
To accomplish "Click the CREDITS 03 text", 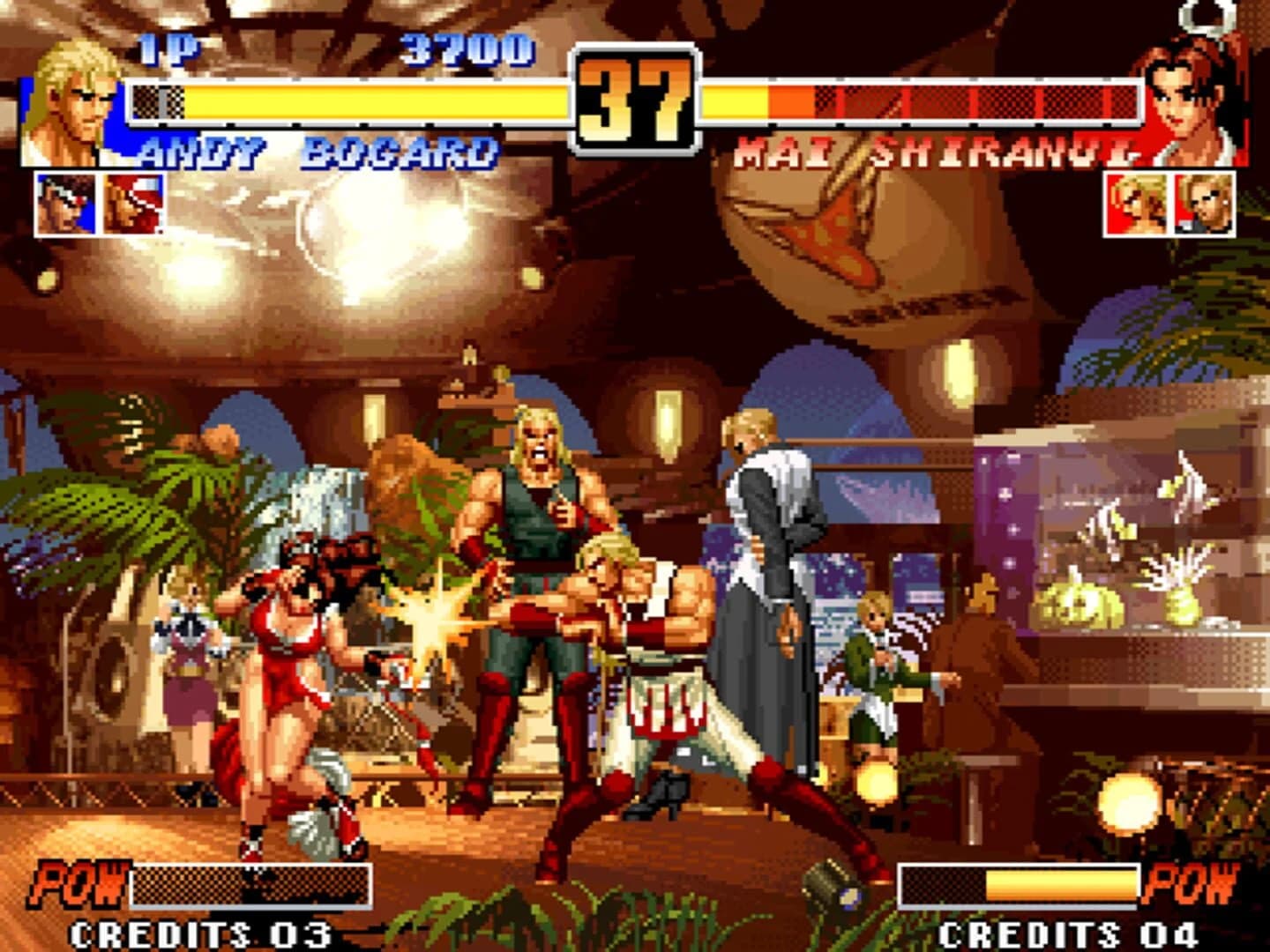I will click(201, 932).
